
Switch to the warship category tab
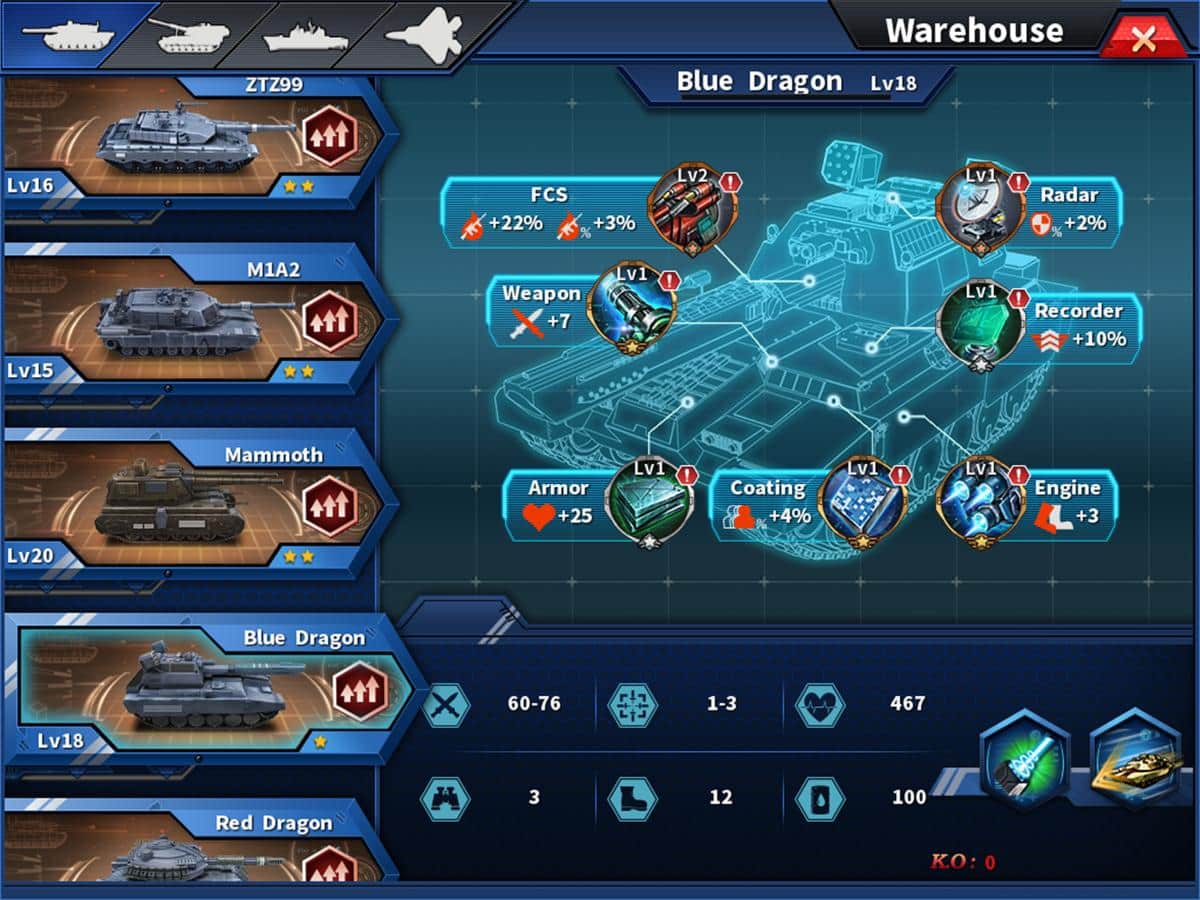[x=305, y=36]
